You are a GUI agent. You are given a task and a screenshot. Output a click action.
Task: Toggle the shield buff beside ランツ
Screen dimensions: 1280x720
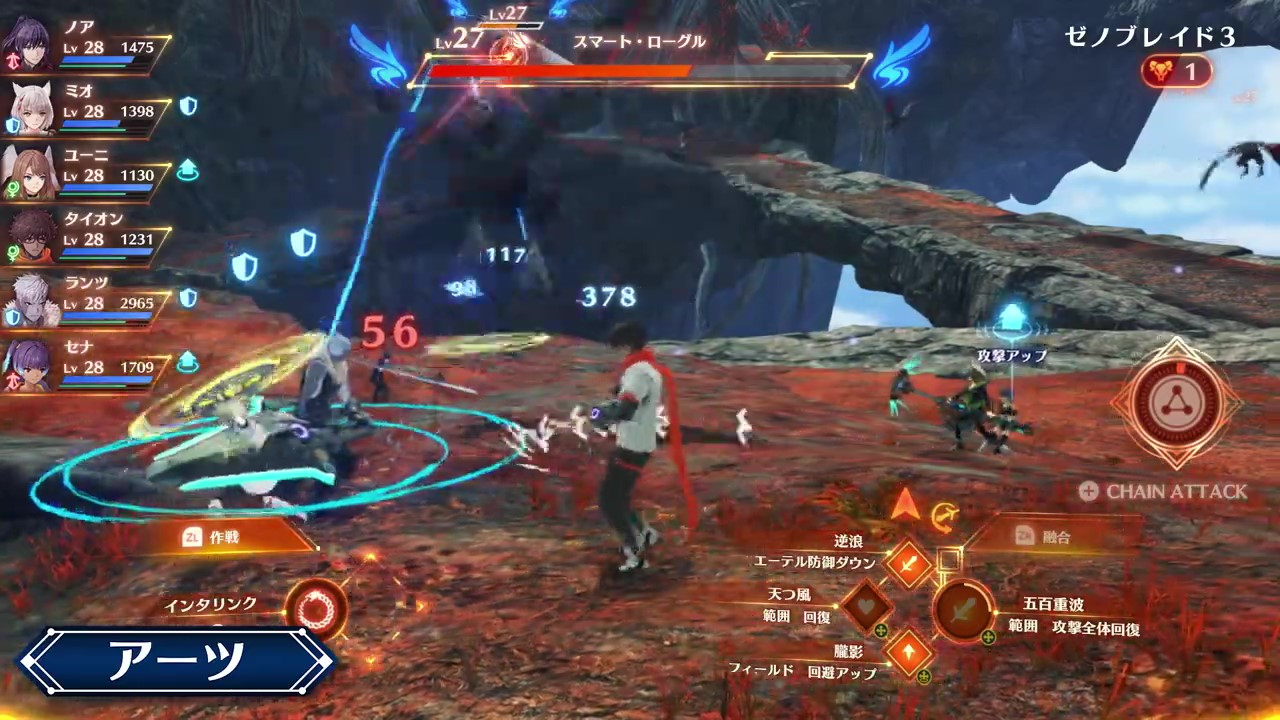click(x=188, y=299)
